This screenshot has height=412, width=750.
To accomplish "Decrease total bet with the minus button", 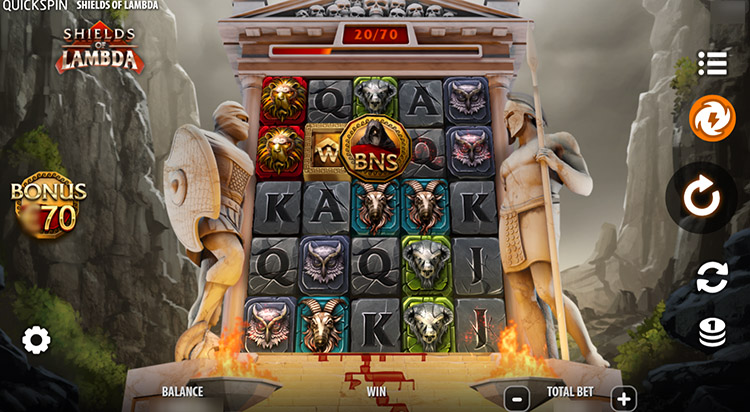I will (x=517, y=397).
